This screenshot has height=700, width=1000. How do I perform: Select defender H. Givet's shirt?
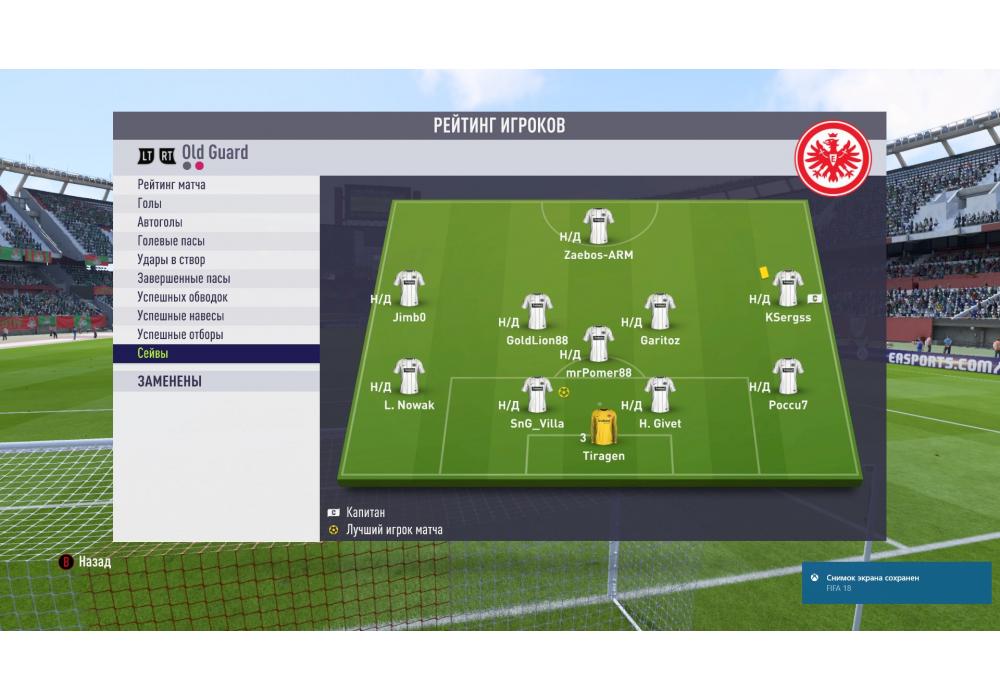tap(659, 395)
